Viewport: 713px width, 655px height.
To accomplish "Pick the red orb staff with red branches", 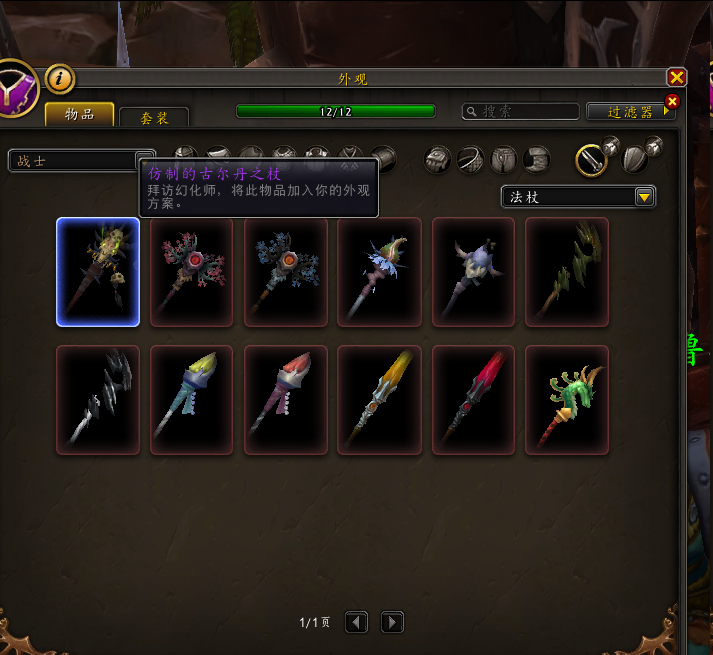I will (192, 272).
